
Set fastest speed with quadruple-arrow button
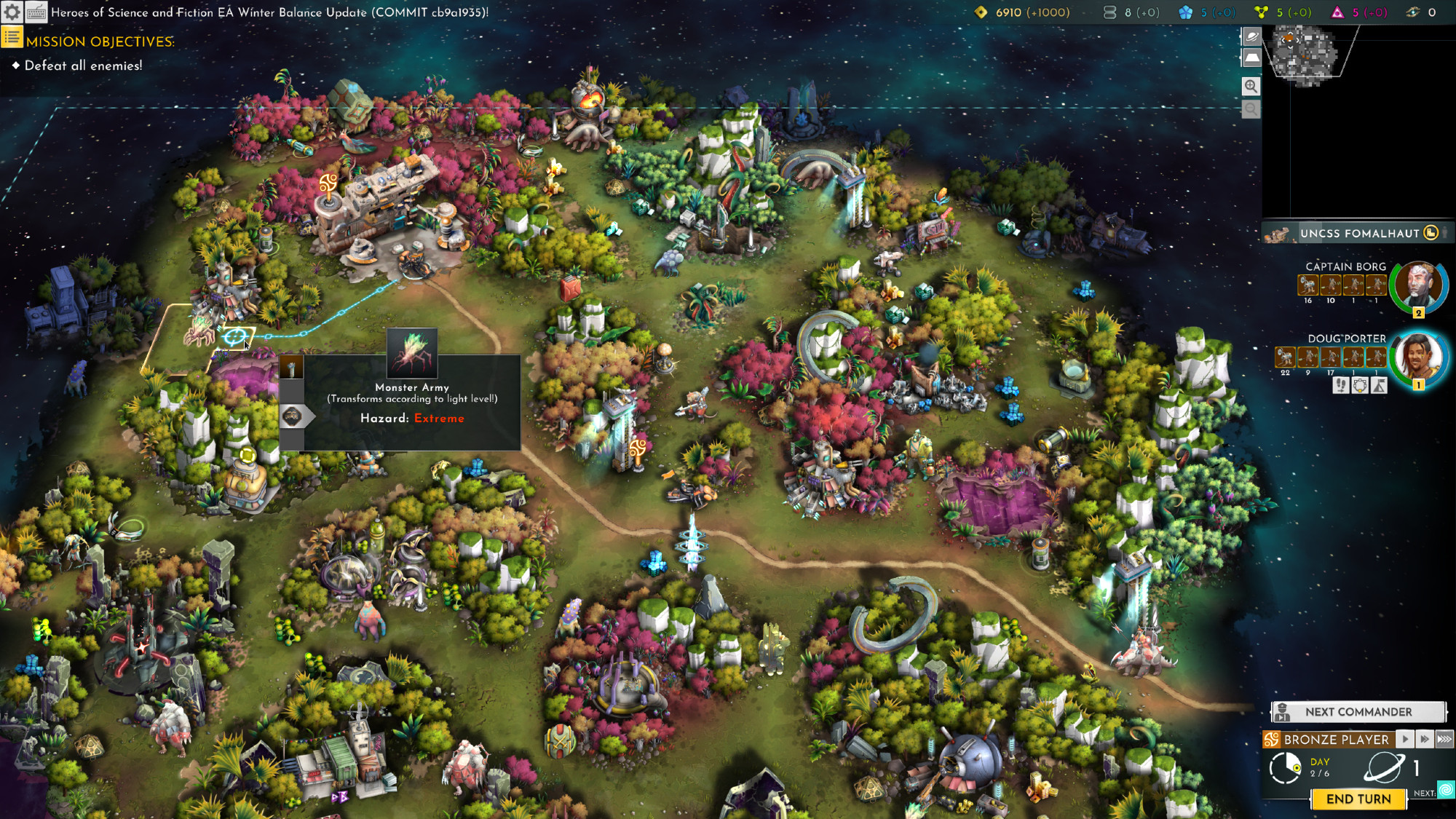pyautogui.click(x=1444, y=739)
